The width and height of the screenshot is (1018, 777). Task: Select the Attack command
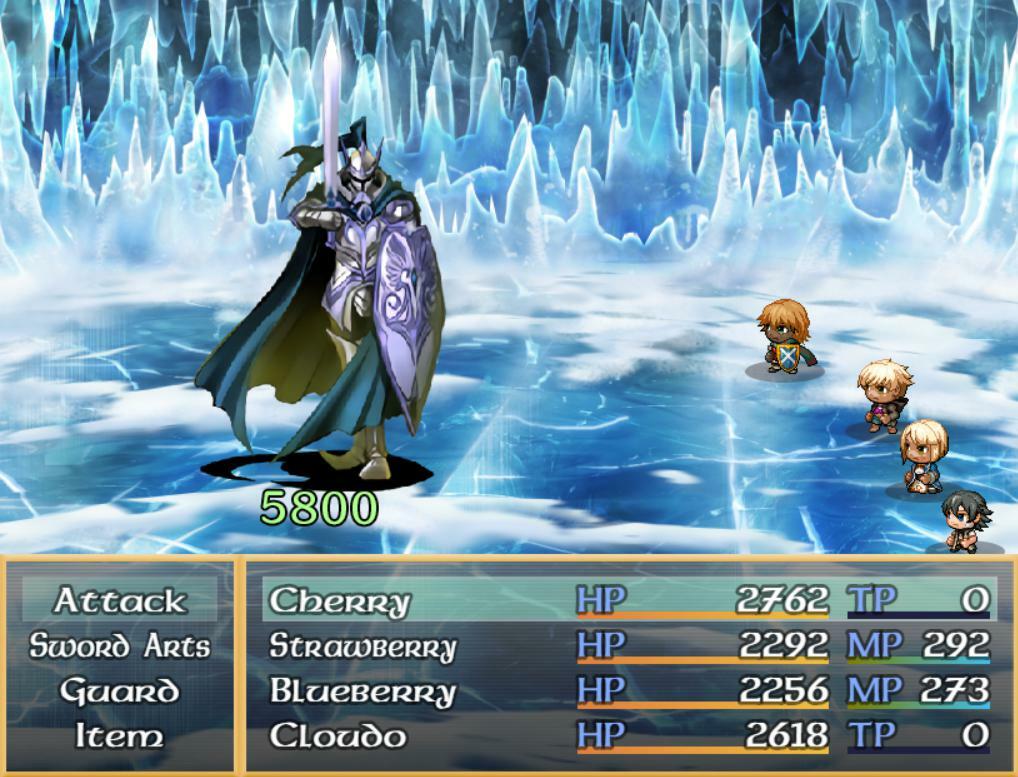click(x=119, y=600)
